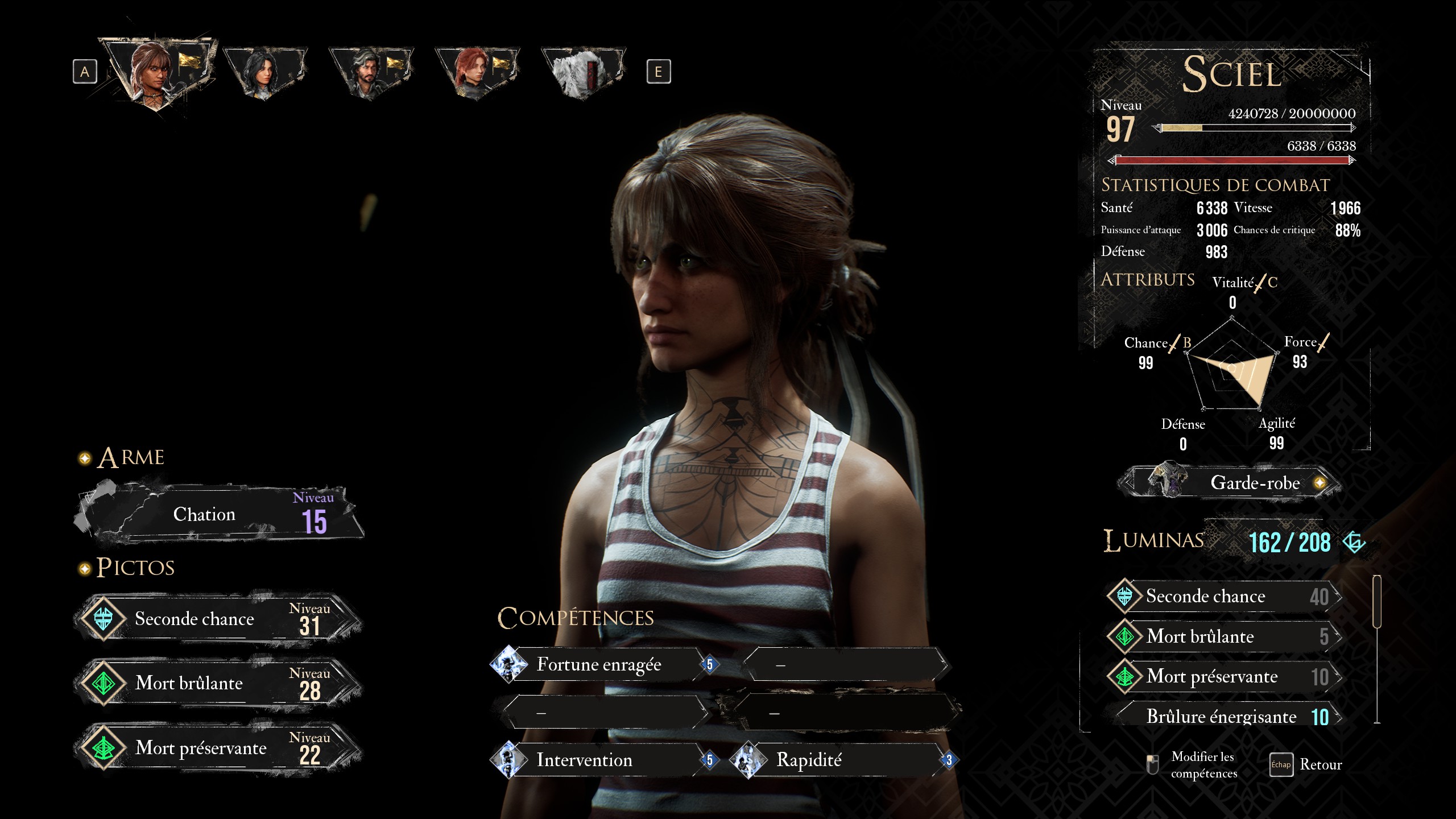This screenshot has height=819, width=1456.
Task: Choose the Mort préservante picto slot
Action: 219,748
